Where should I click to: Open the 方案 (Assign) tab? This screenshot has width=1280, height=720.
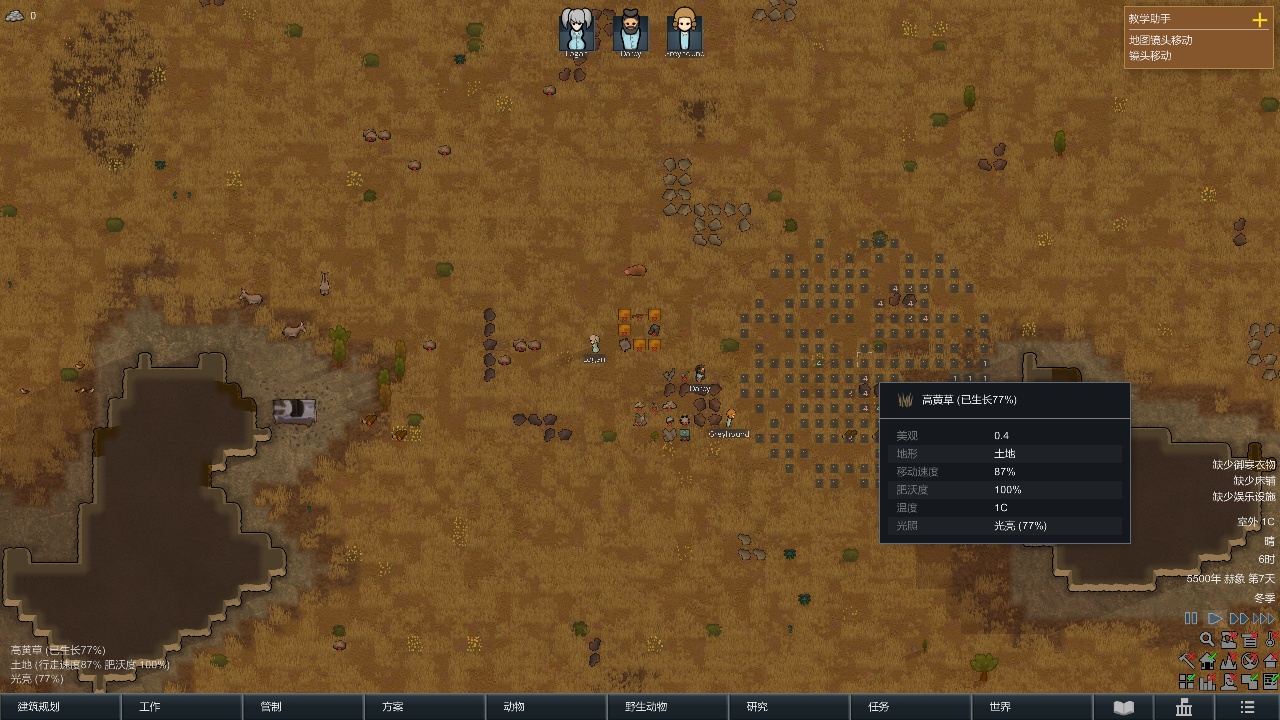(424, 707)
